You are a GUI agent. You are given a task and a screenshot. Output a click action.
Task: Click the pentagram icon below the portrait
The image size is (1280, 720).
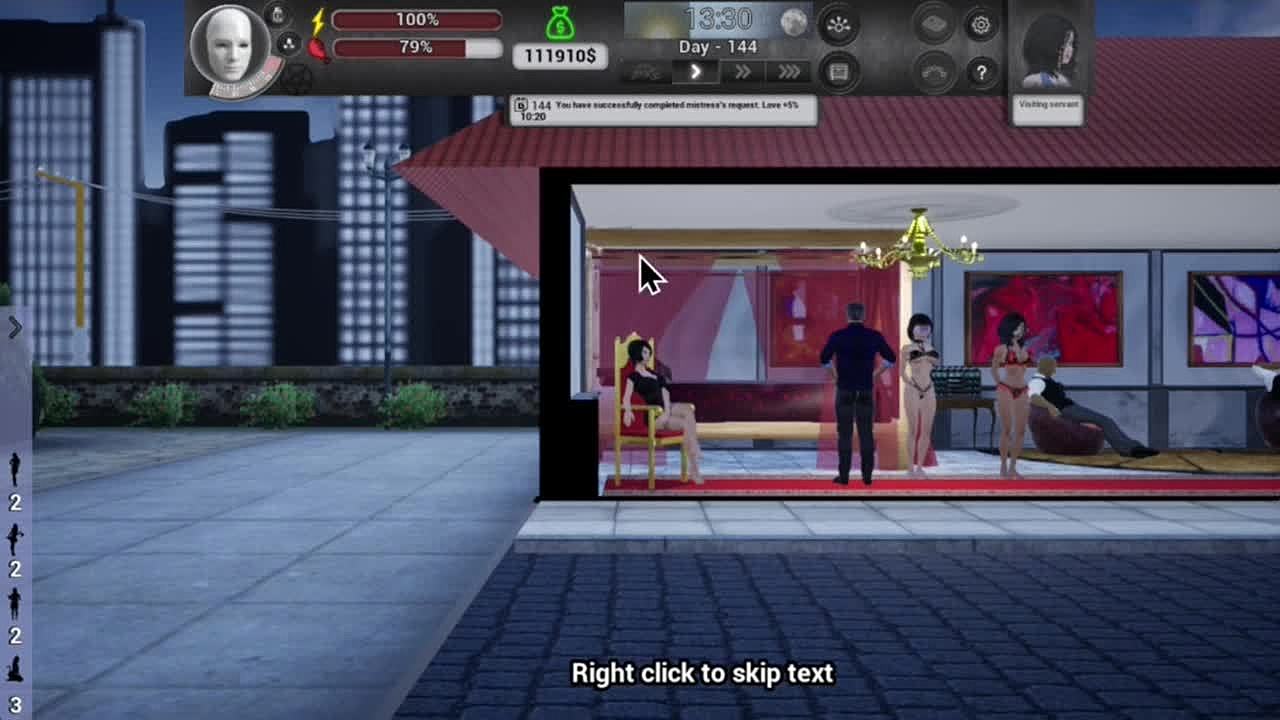[x=296, y=78]
